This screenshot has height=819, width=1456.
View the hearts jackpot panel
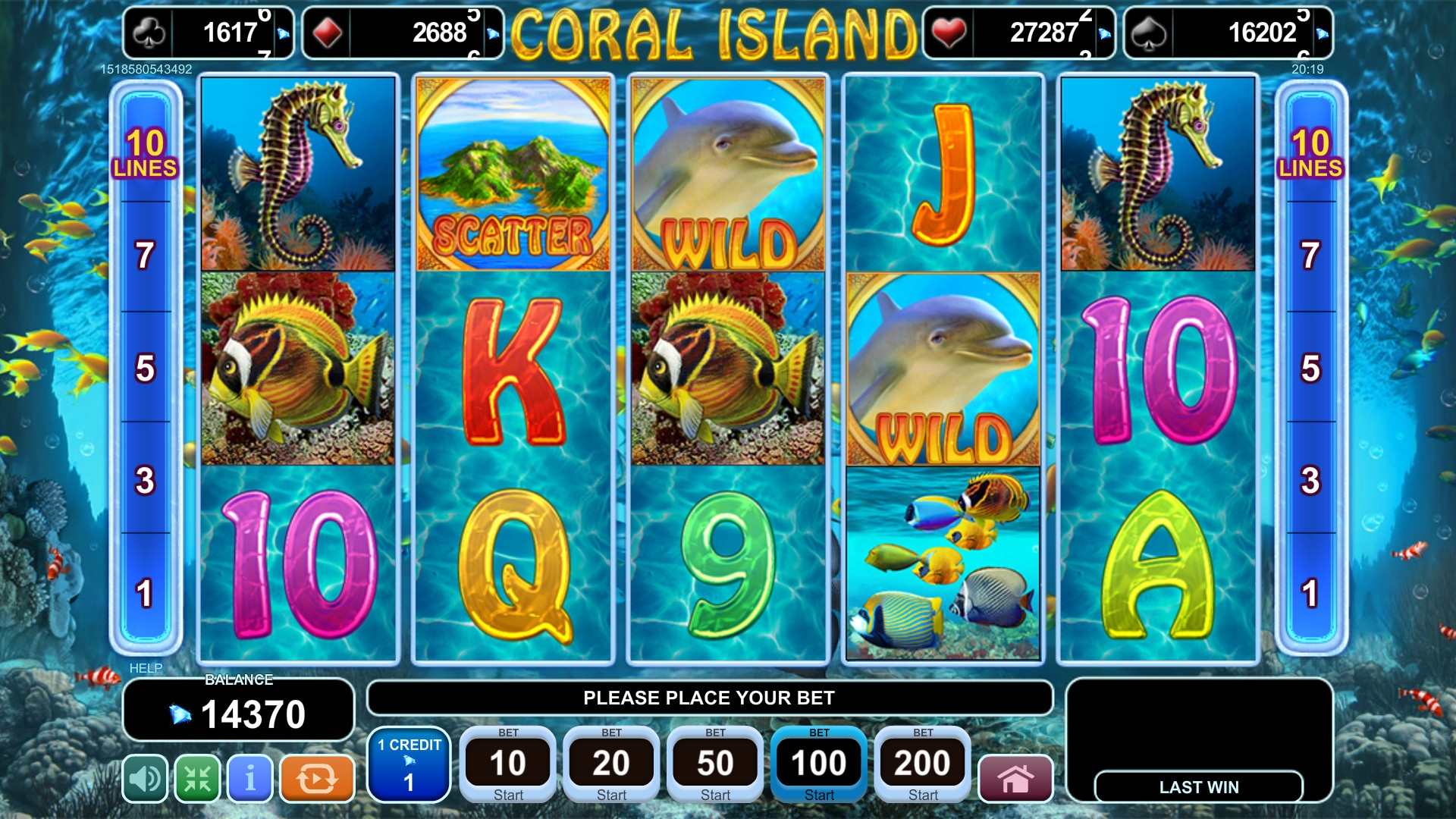[1018, 33]
